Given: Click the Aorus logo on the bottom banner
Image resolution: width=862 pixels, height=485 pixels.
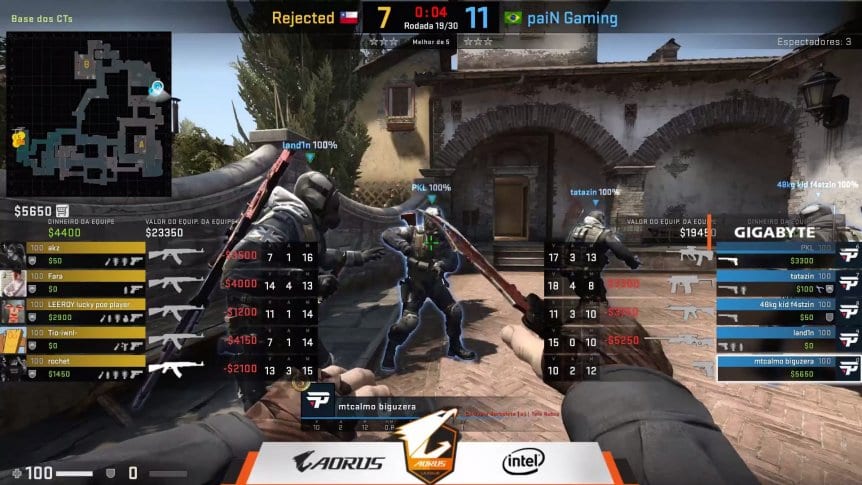Looking at the screenshot, I should coord(338,462).
